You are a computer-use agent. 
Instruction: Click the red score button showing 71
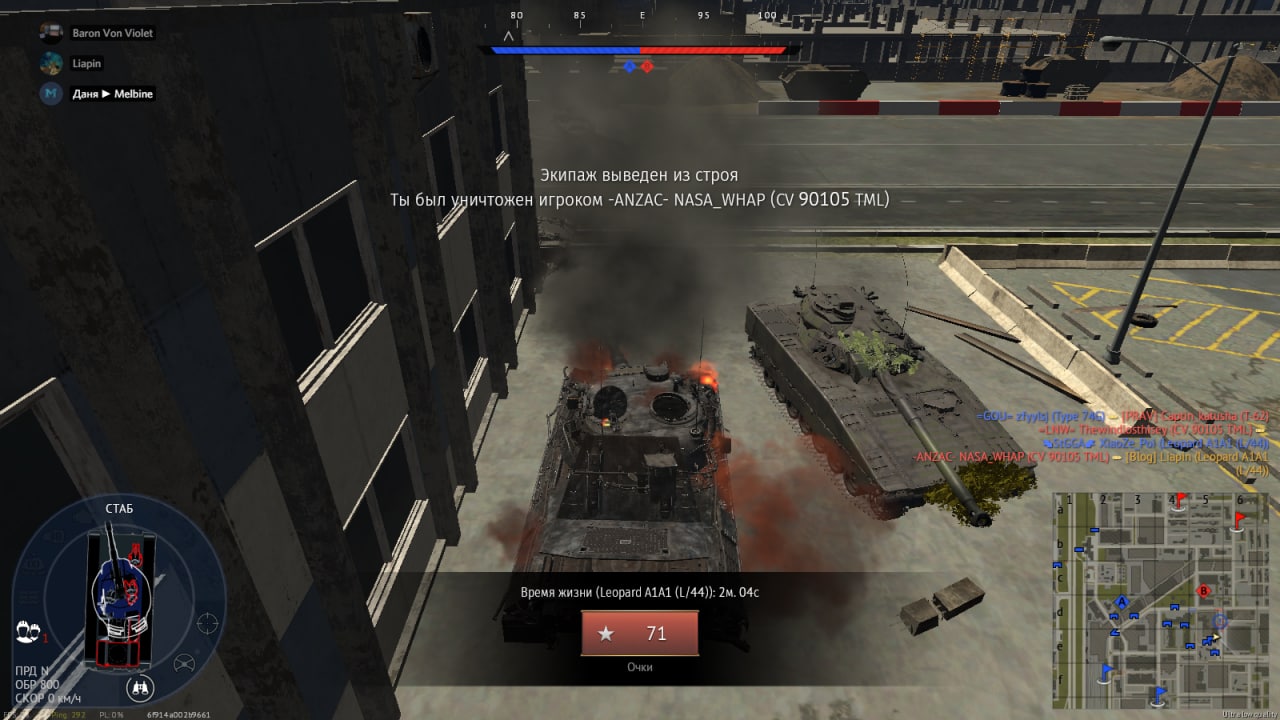[x=639, y=633]
